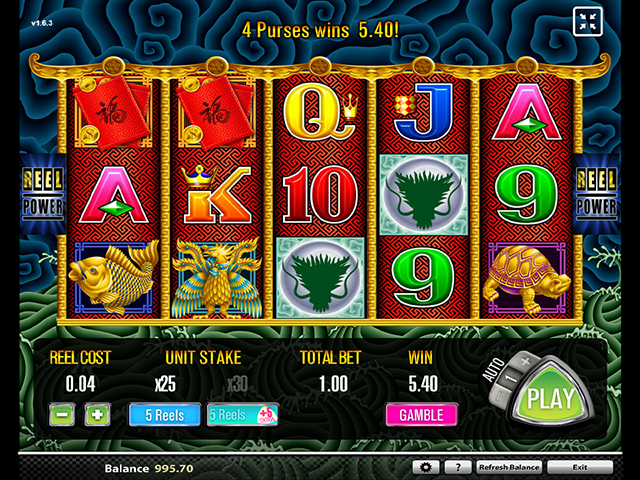Choose the 5 Reels plus extra option

(242, 414)
